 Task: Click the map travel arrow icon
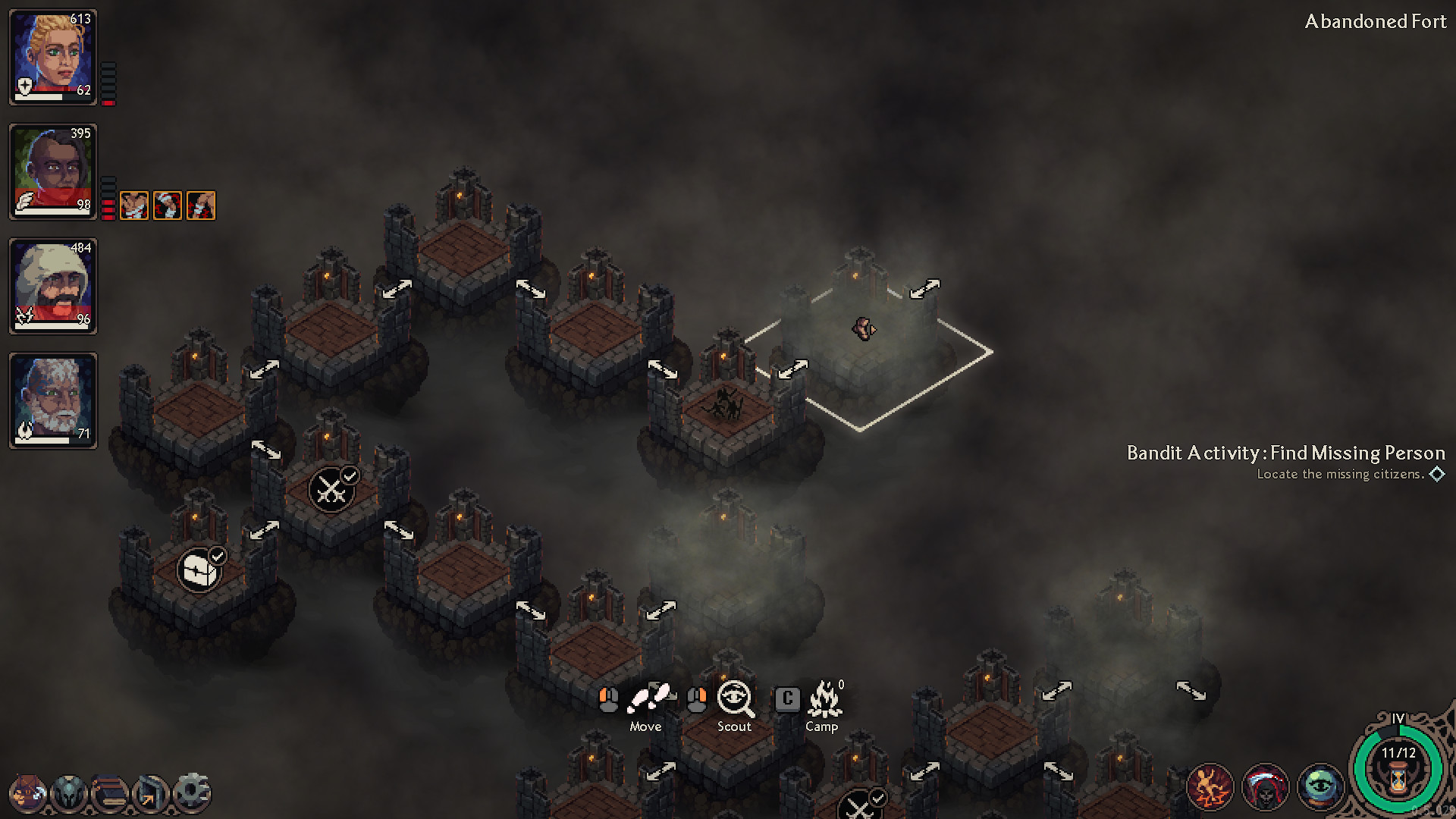(x=149, y=791)
